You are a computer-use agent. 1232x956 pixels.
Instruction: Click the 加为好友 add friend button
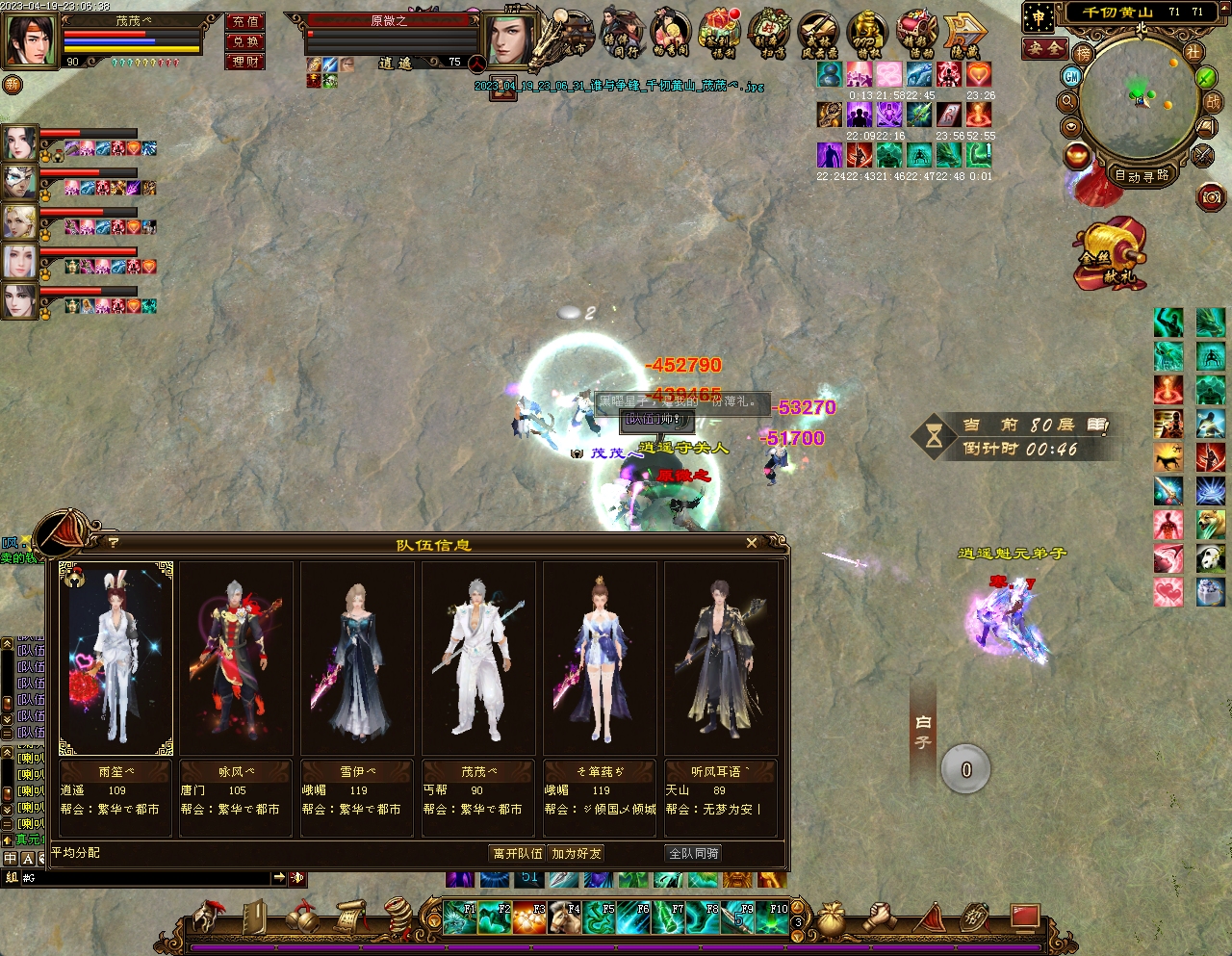coord(577,853)
